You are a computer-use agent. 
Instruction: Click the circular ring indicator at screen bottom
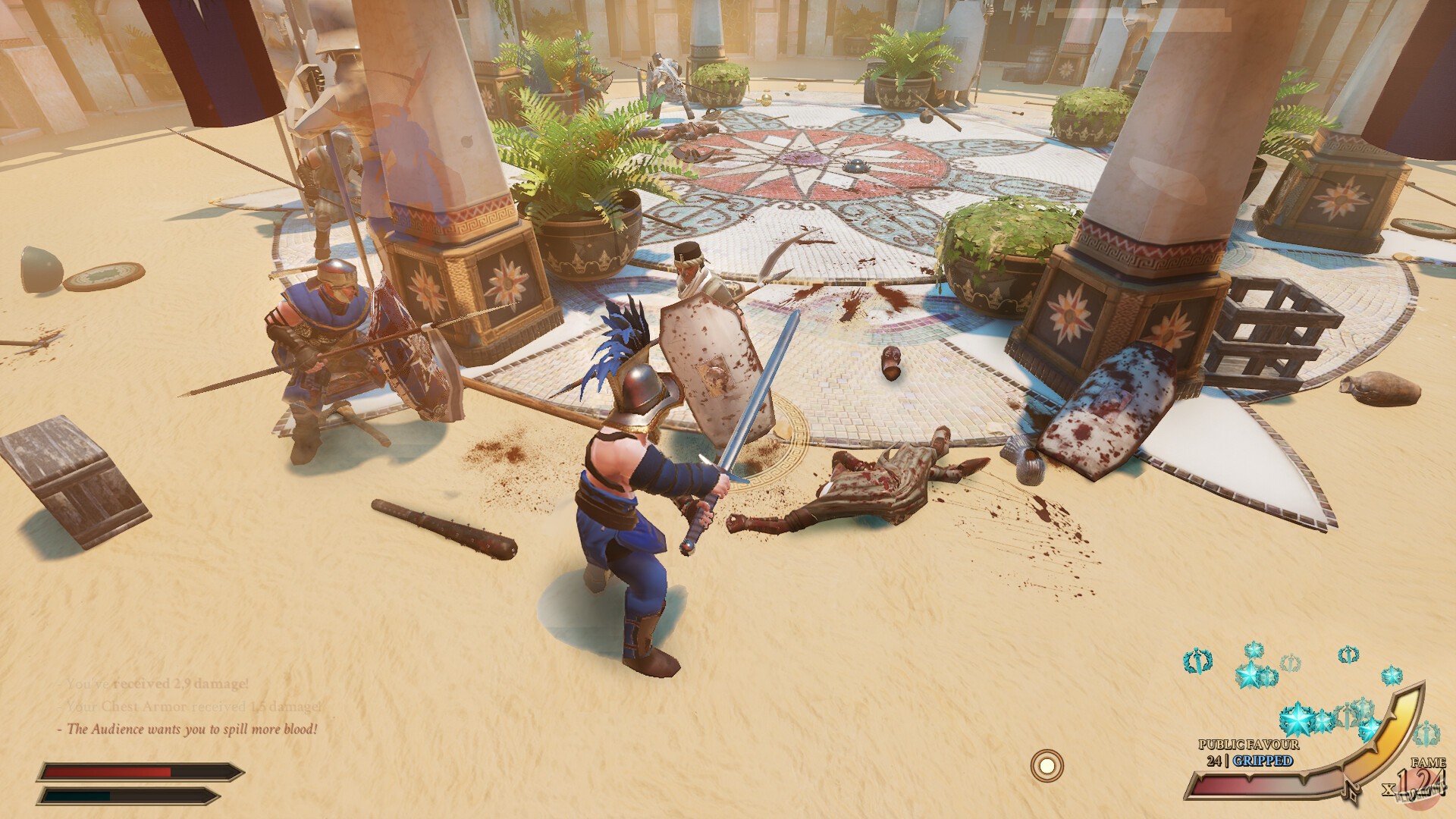(x=1048, y=767)
